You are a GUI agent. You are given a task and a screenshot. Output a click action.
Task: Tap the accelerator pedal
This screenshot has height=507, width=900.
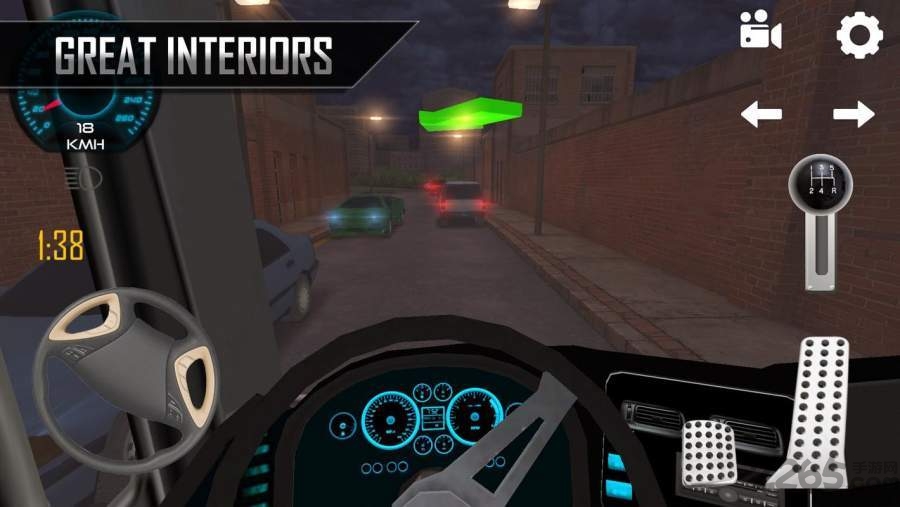pos(820,400)
